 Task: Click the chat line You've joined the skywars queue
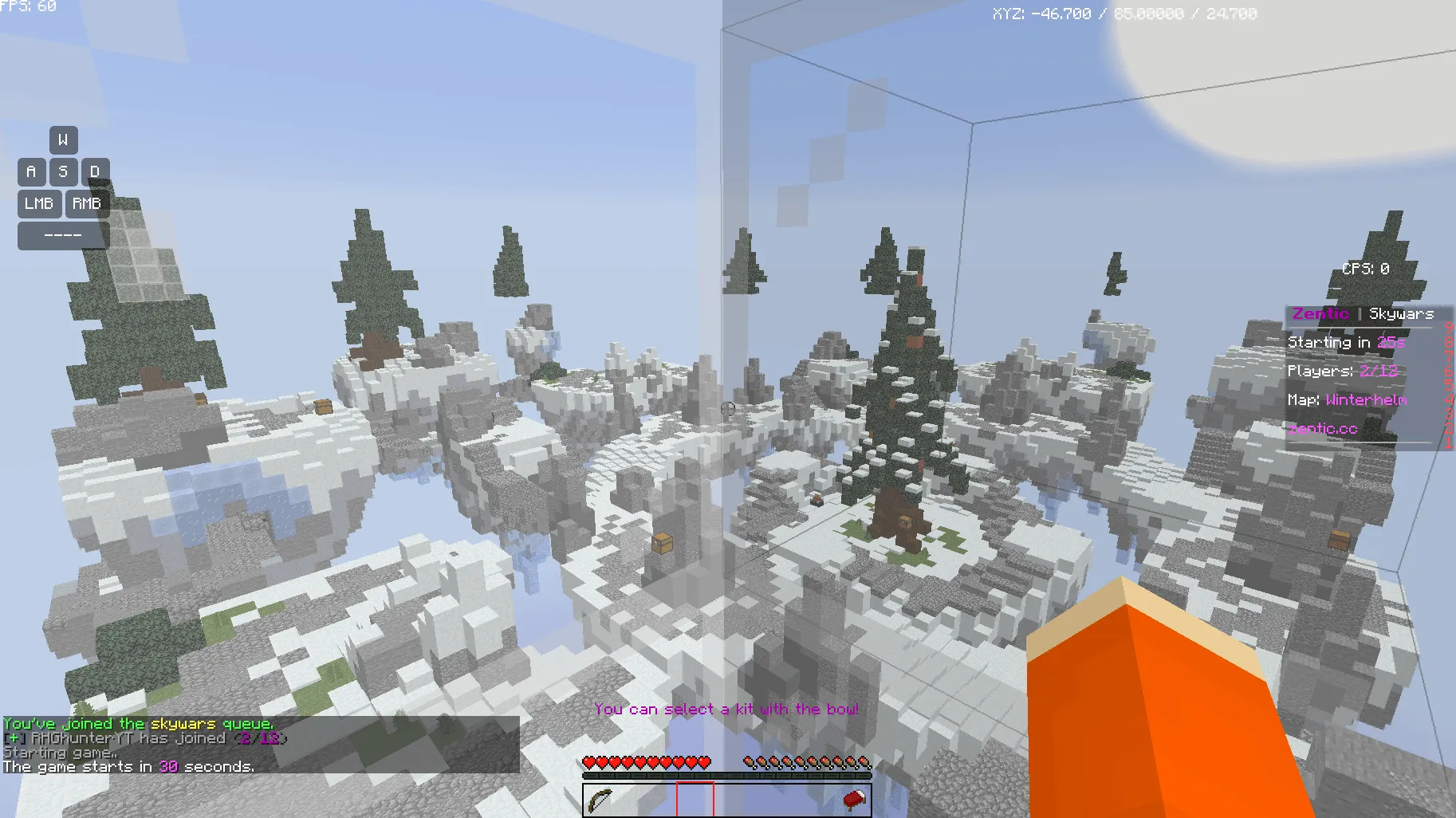[x=138, y=724]
